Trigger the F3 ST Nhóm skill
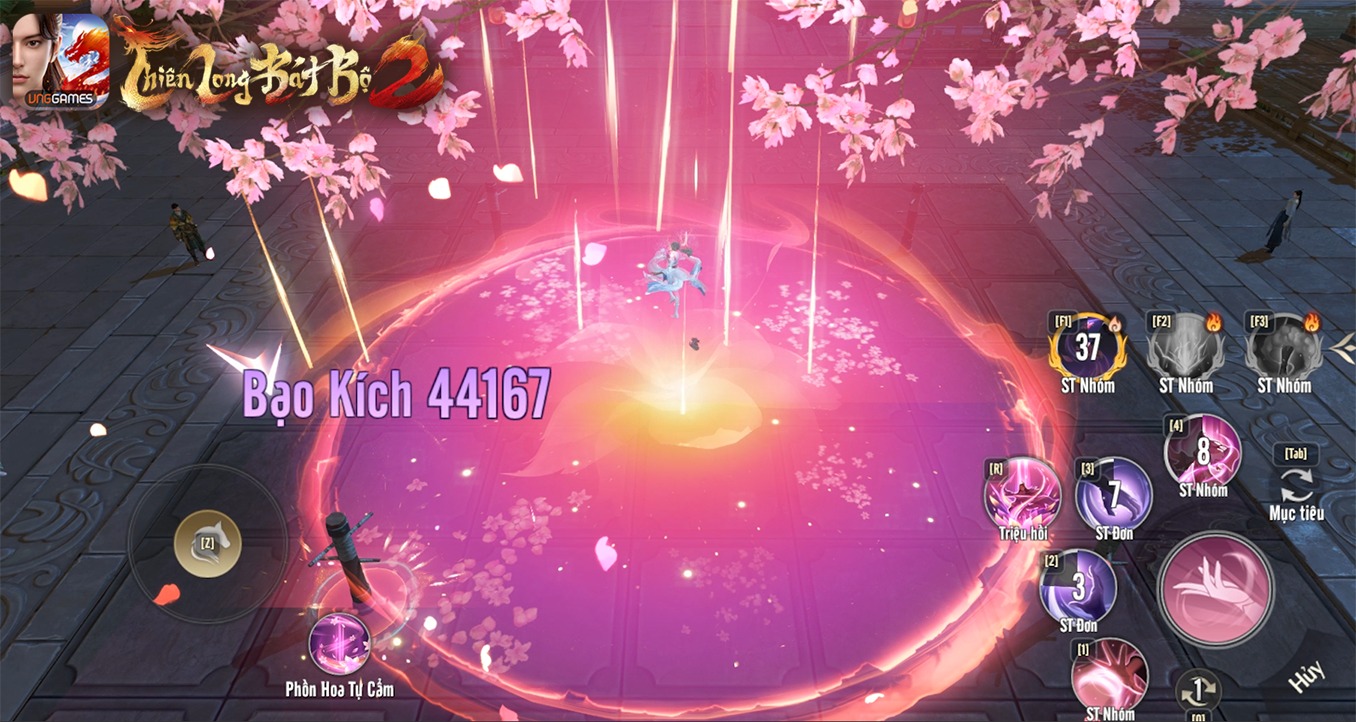Image resolution: width=1356 pixels, height=722 pixels. (x=1284, y=348)
